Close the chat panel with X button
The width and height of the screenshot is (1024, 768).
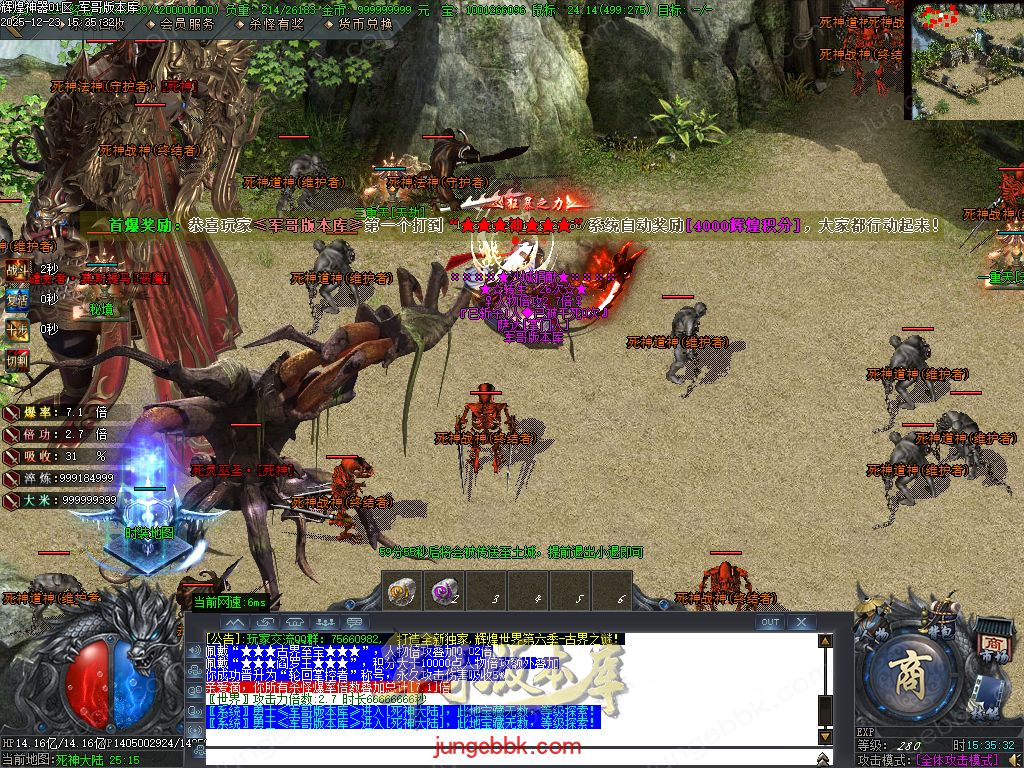[x=801, y=622]
